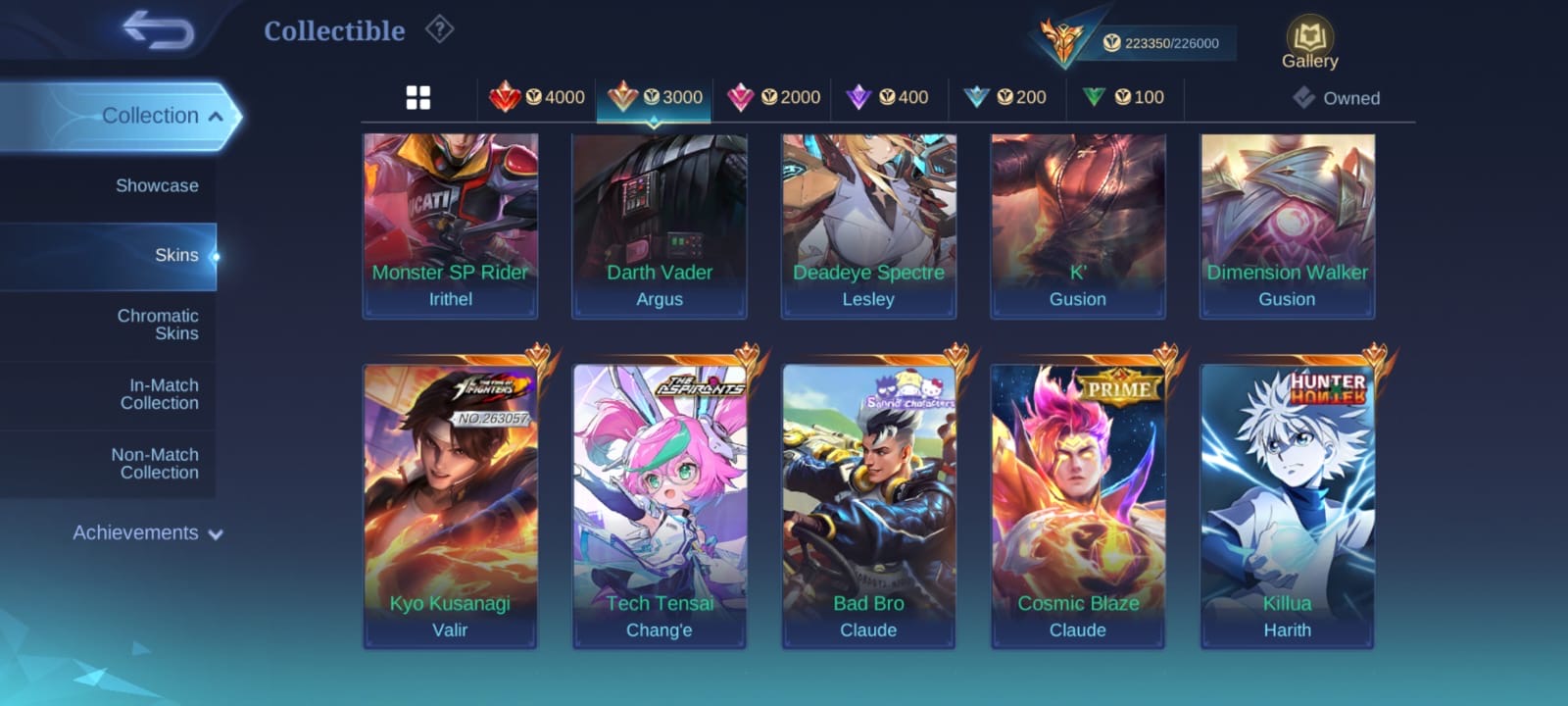View the Tech Tensai Chang'e skin card

[660, 505]
